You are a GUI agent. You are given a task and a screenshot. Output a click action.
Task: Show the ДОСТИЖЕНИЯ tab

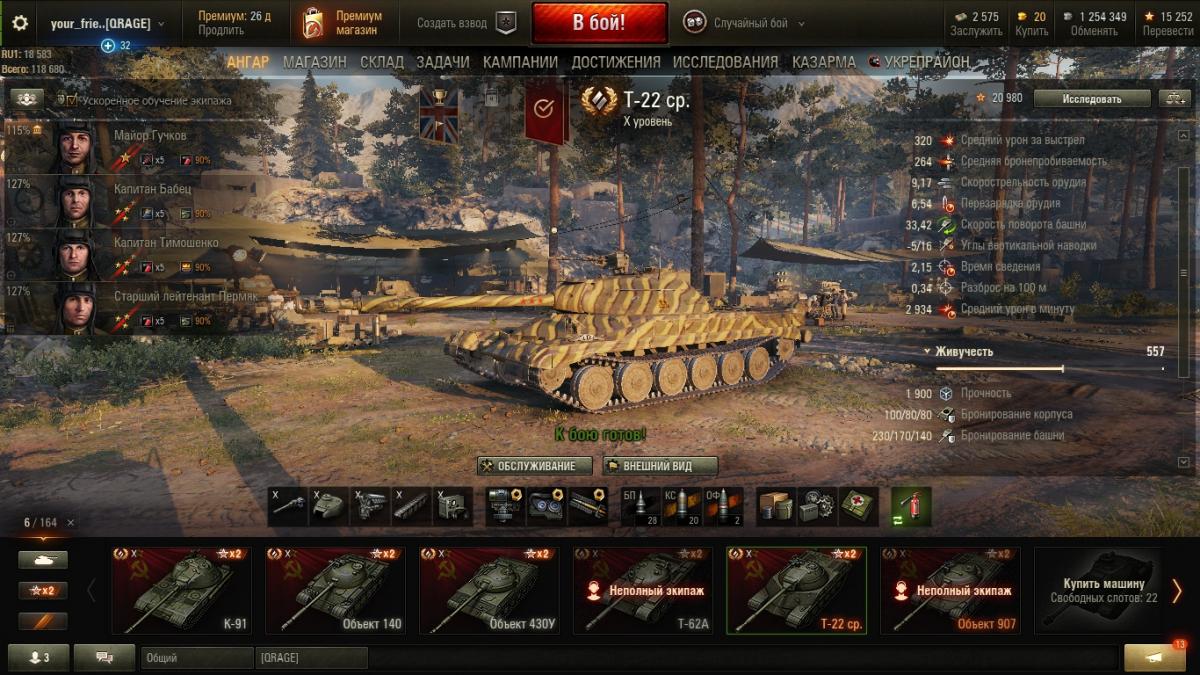[x=616, y=62]
